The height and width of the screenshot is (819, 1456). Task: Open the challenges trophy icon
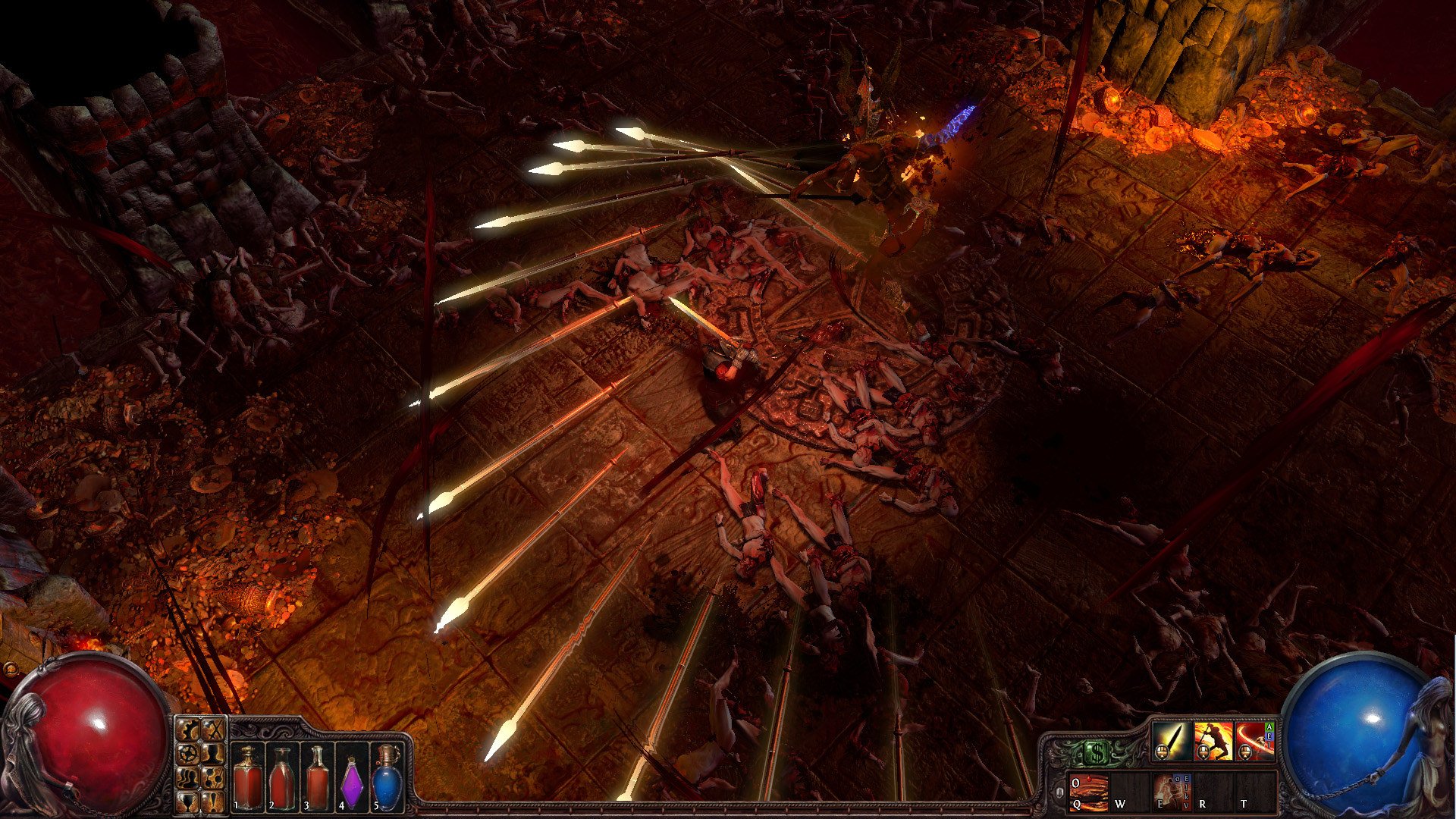pyautogui.click(x=189, y=802)
